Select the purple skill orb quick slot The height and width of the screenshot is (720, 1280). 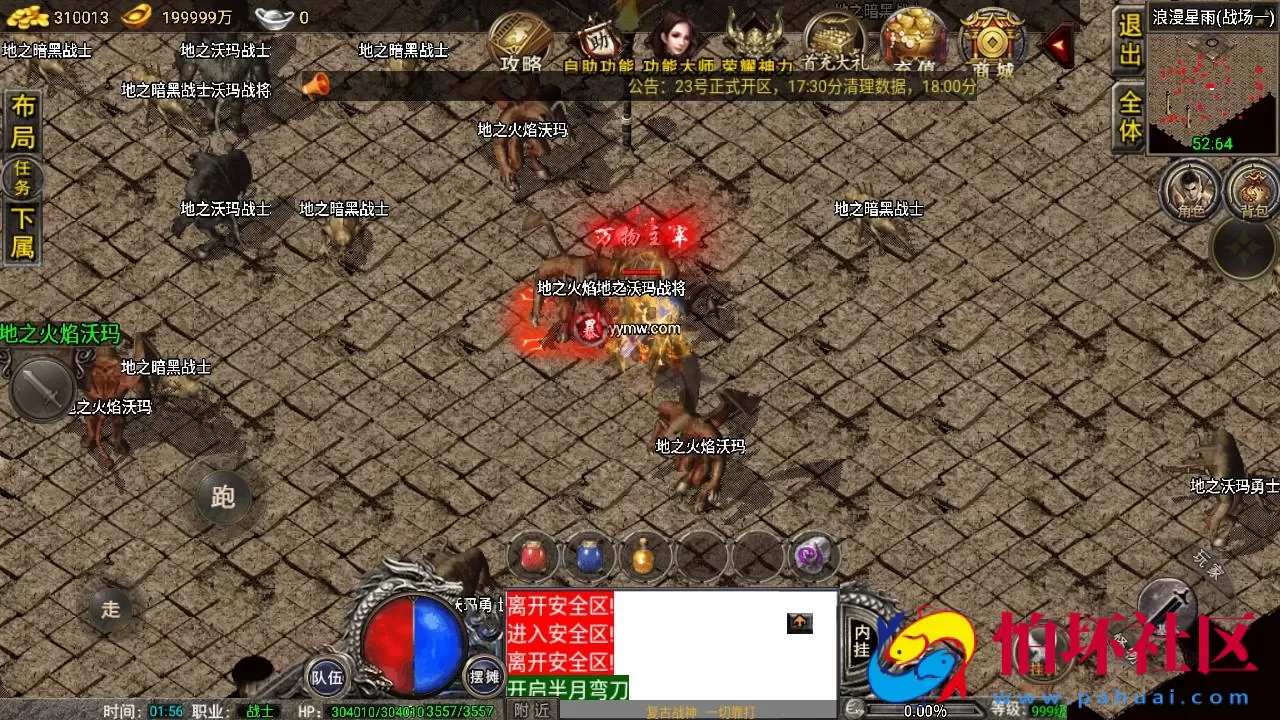coord(813,552)
